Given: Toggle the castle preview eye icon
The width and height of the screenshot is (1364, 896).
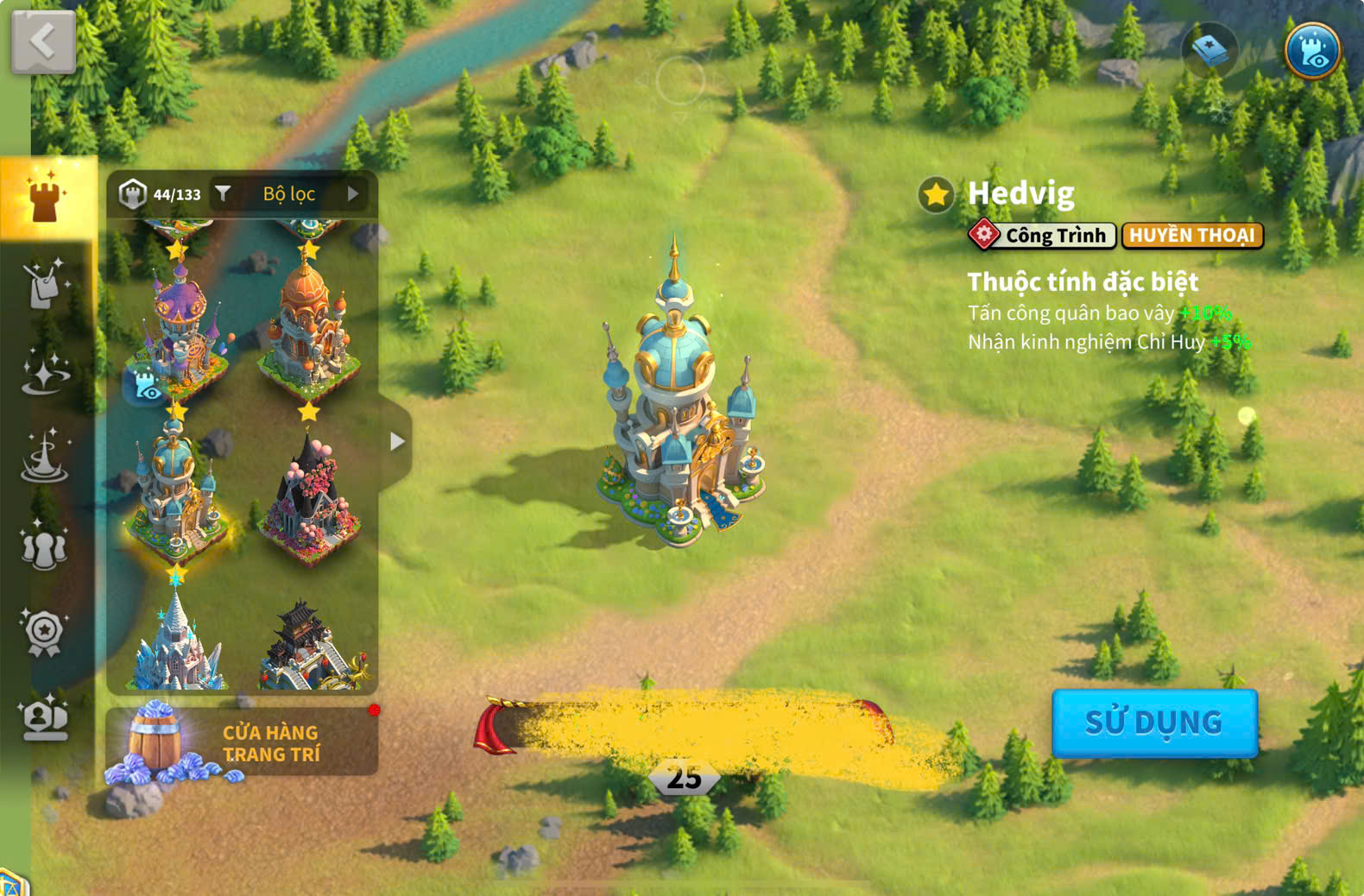Looking at the screenshot, I should [1311, 51].
